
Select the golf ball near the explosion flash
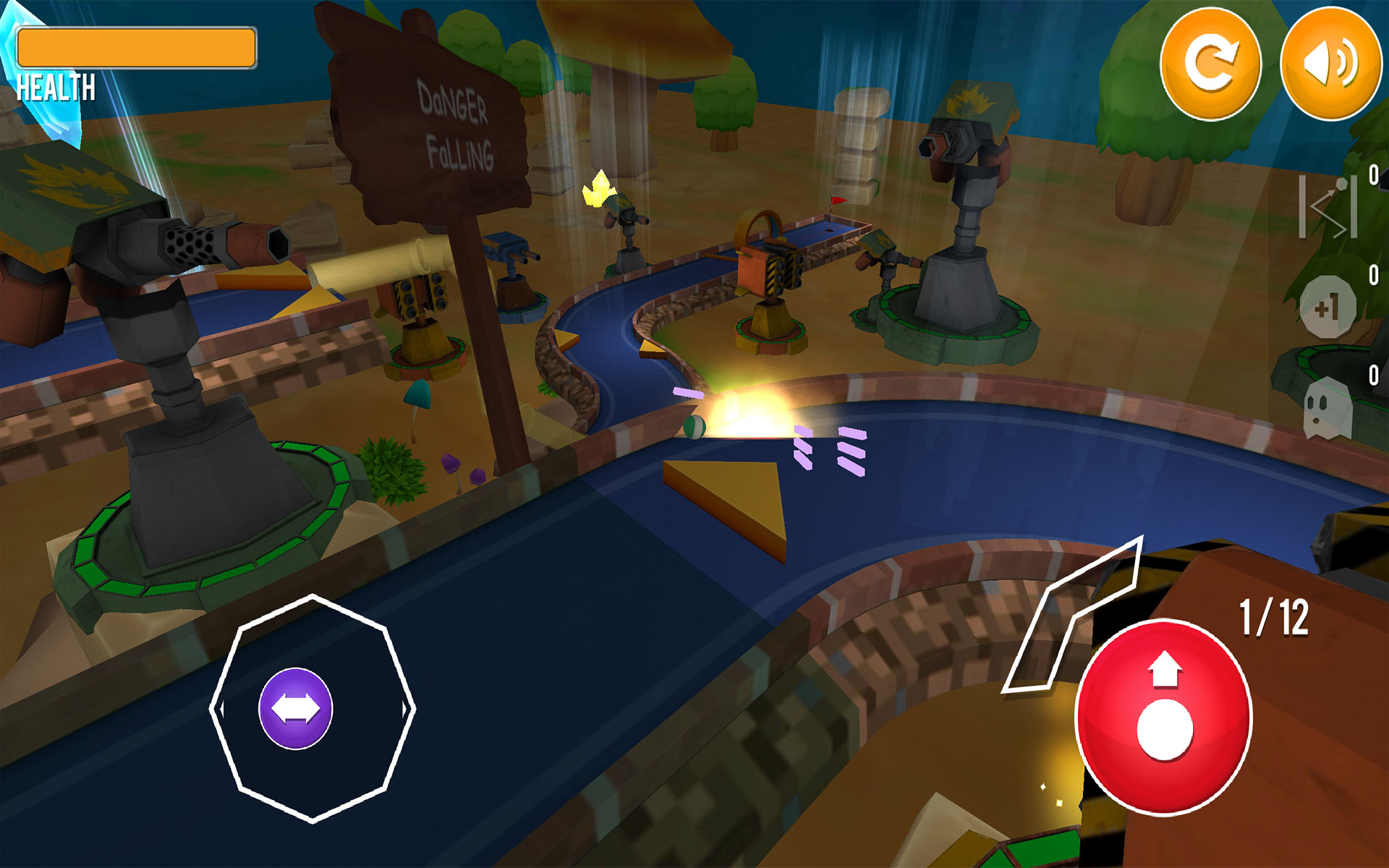[x=692, y=425]
